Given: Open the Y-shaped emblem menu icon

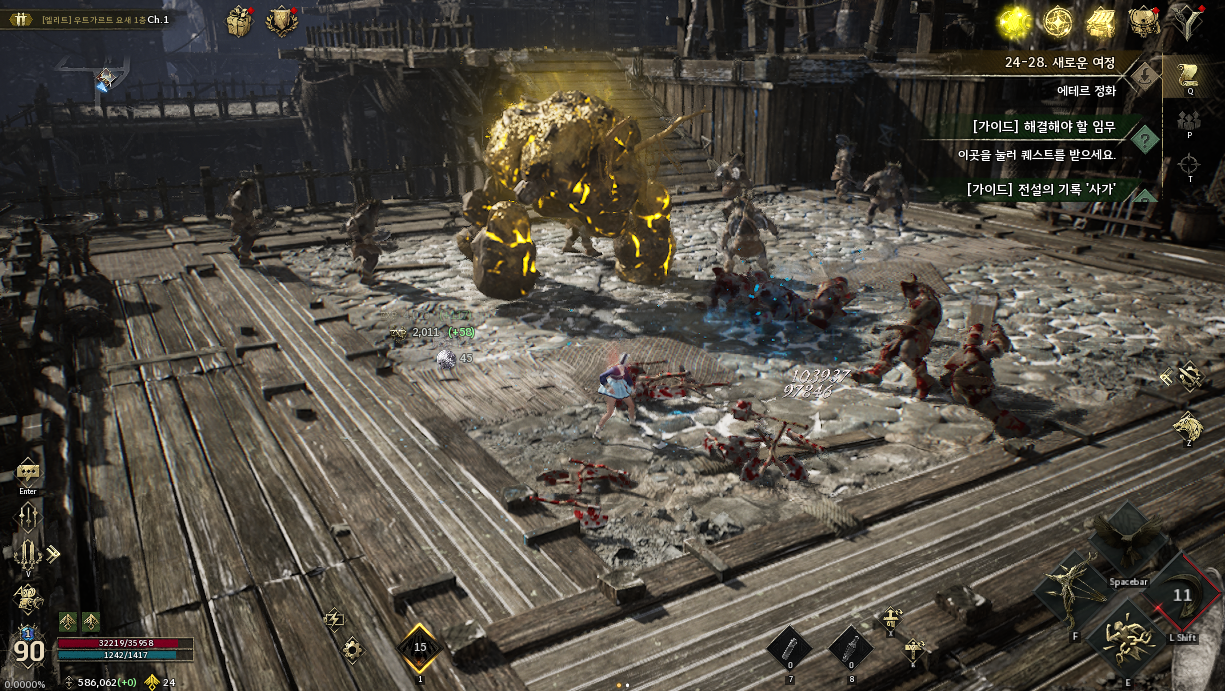Looking at the screenshot, I should (x=1191, y=21).
